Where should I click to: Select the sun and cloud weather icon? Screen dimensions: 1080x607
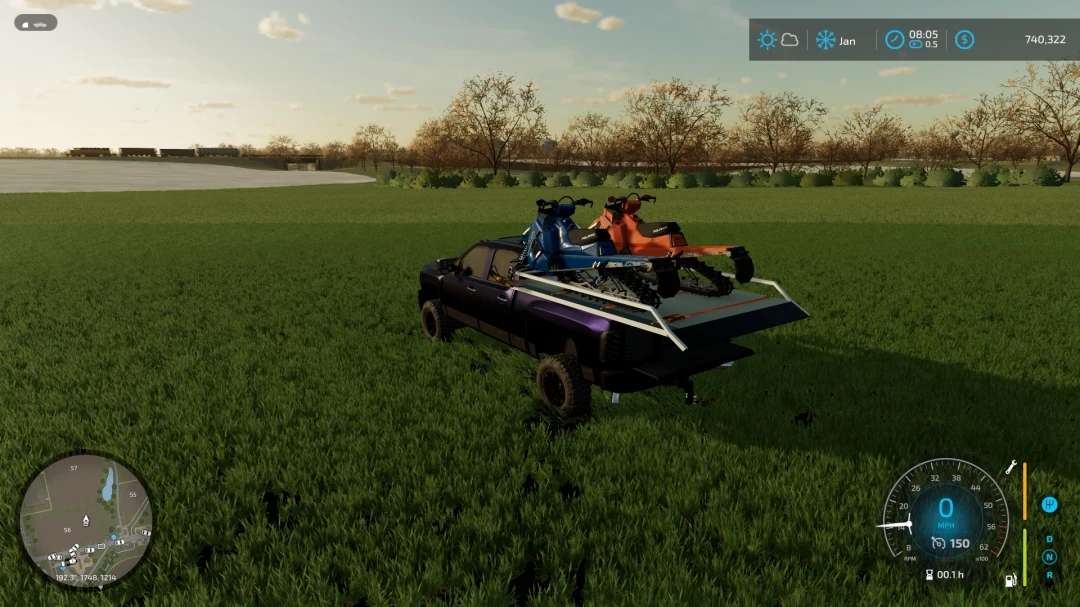[x=777, y=40]
